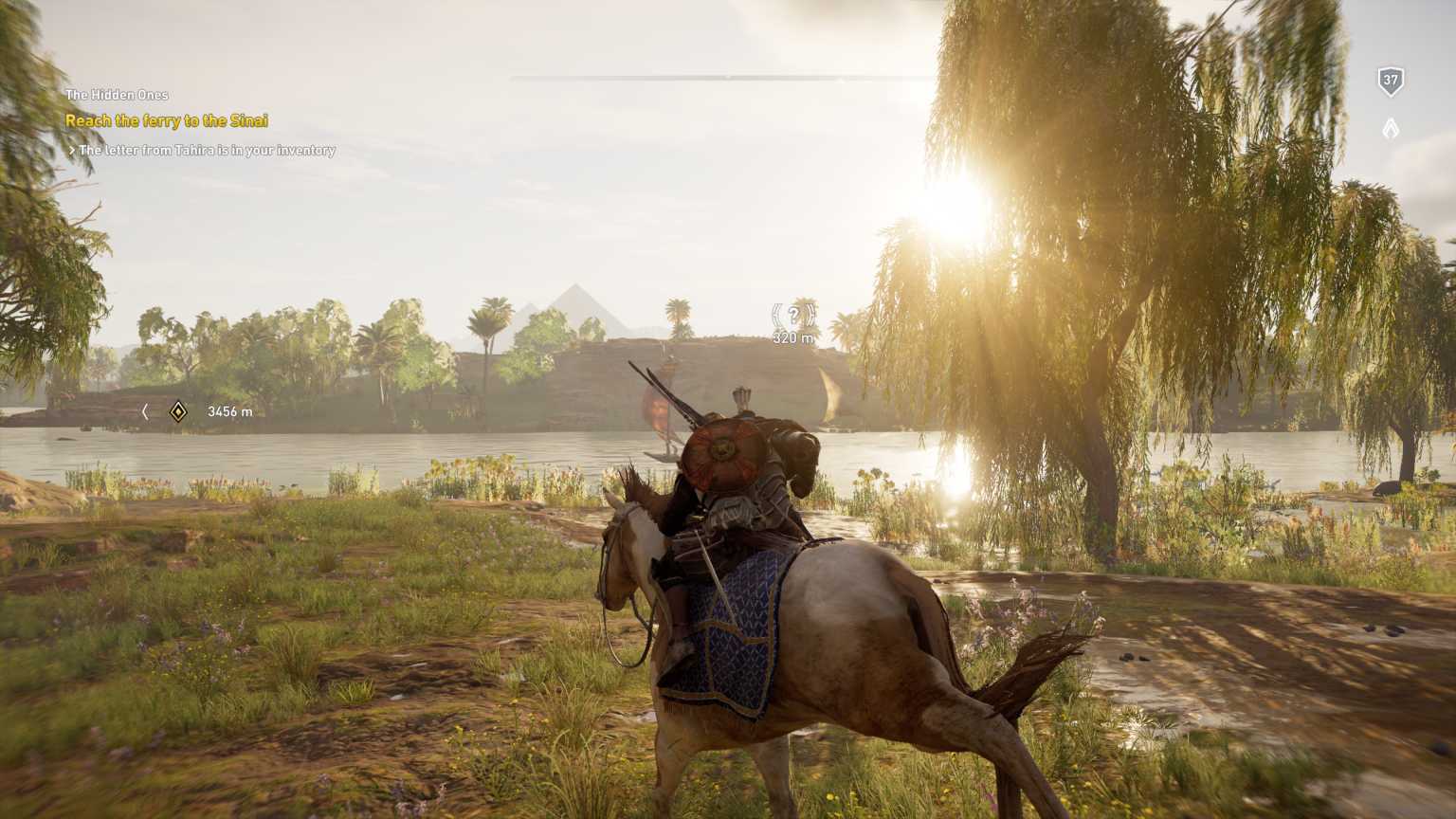Click the Assassin's crest icon below the shield
1456x819 pixels.
point(1391,128)
